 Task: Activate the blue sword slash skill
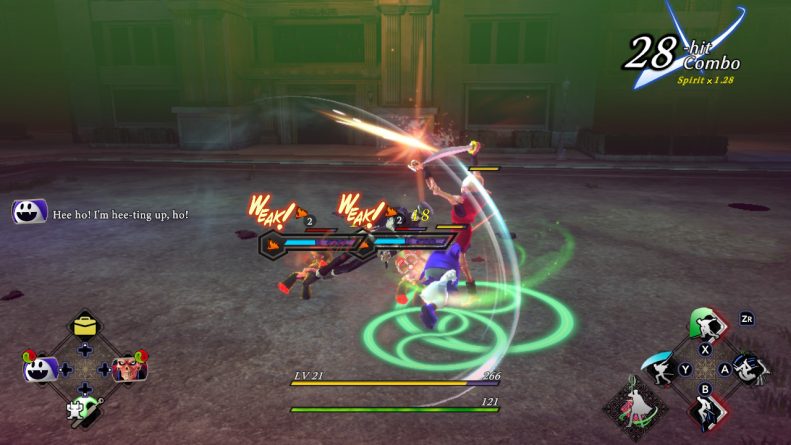click(660, 369)
